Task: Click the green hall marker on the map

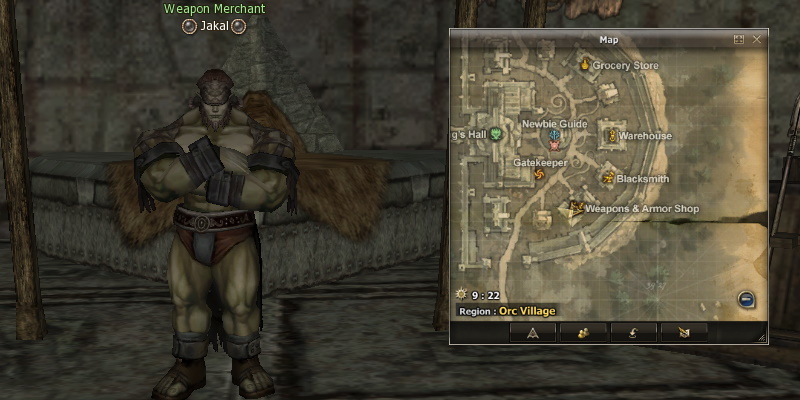Action: tap(496, 133)
